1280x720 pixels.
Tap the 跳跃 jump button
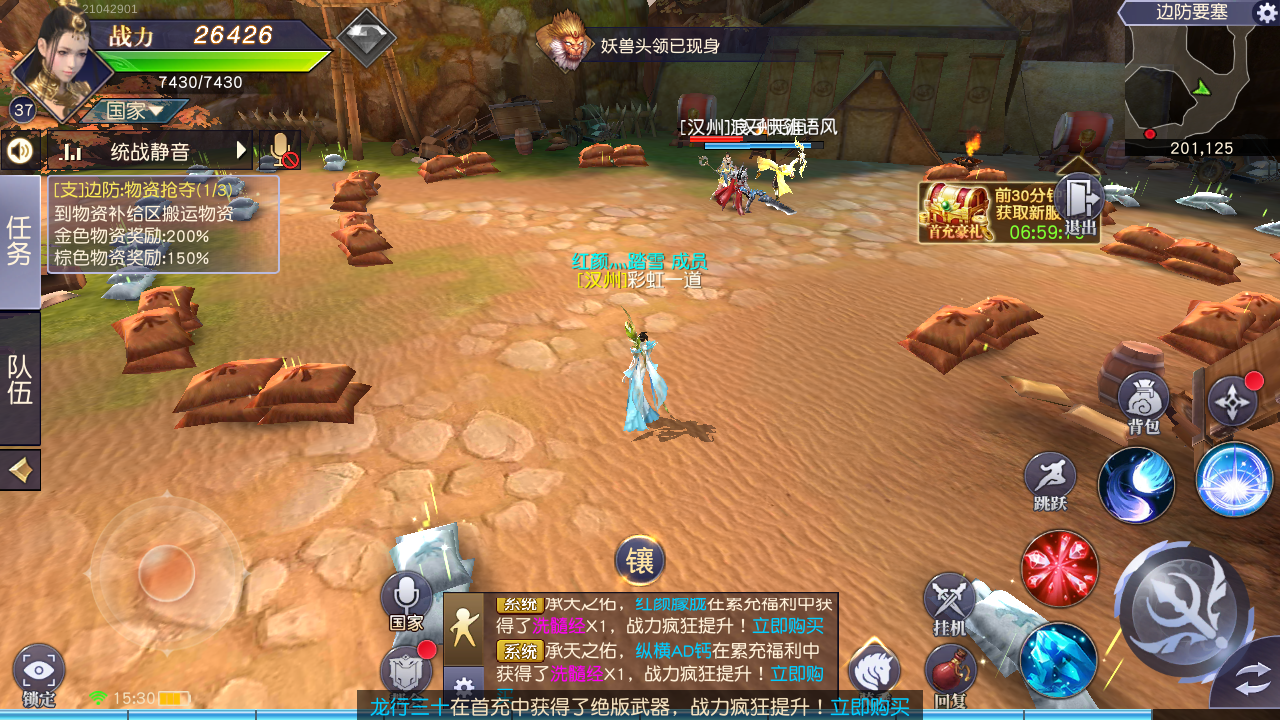[1050, 479]
